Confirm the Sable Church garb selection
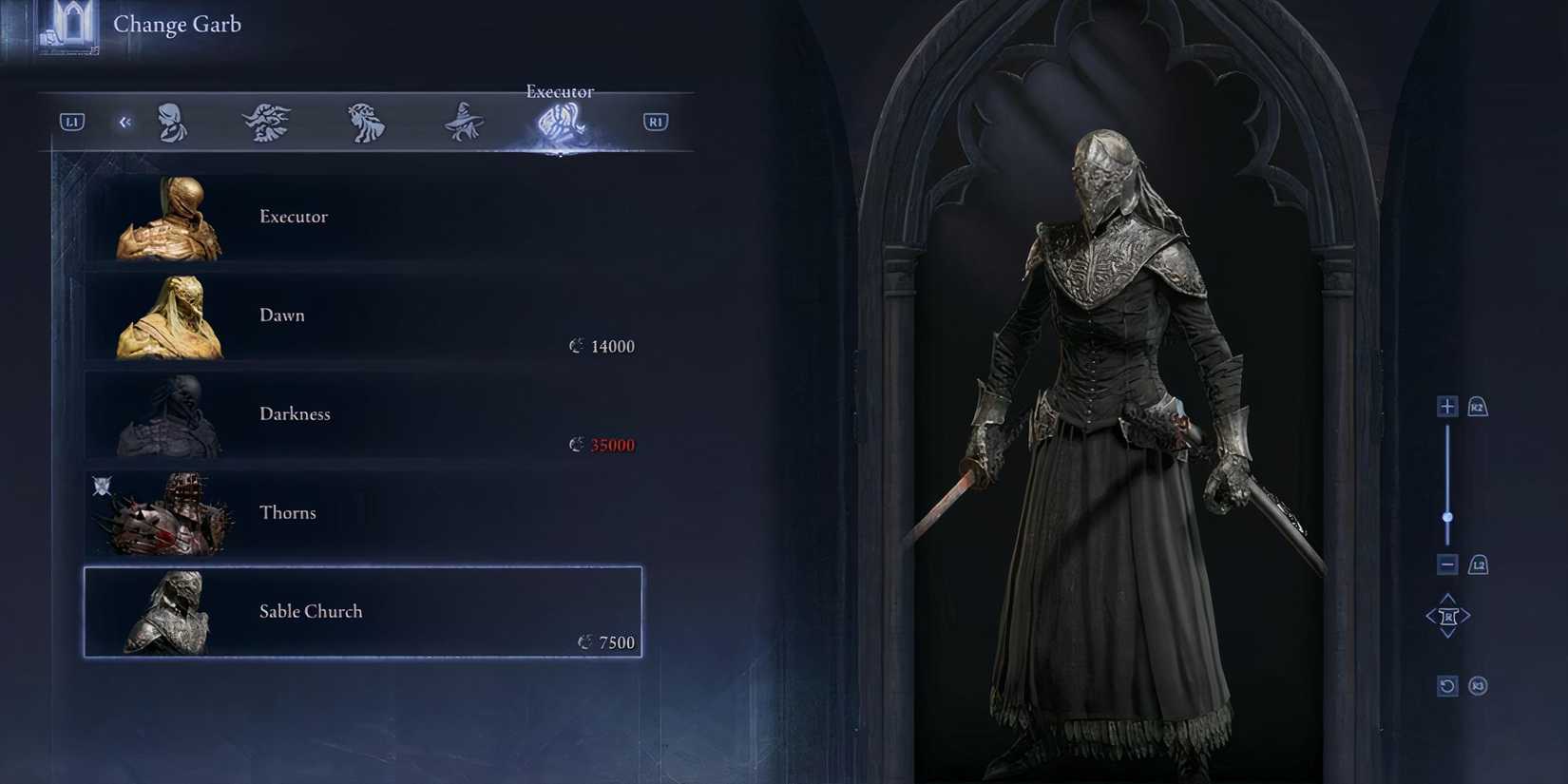1568x784 pixels. 361,611
